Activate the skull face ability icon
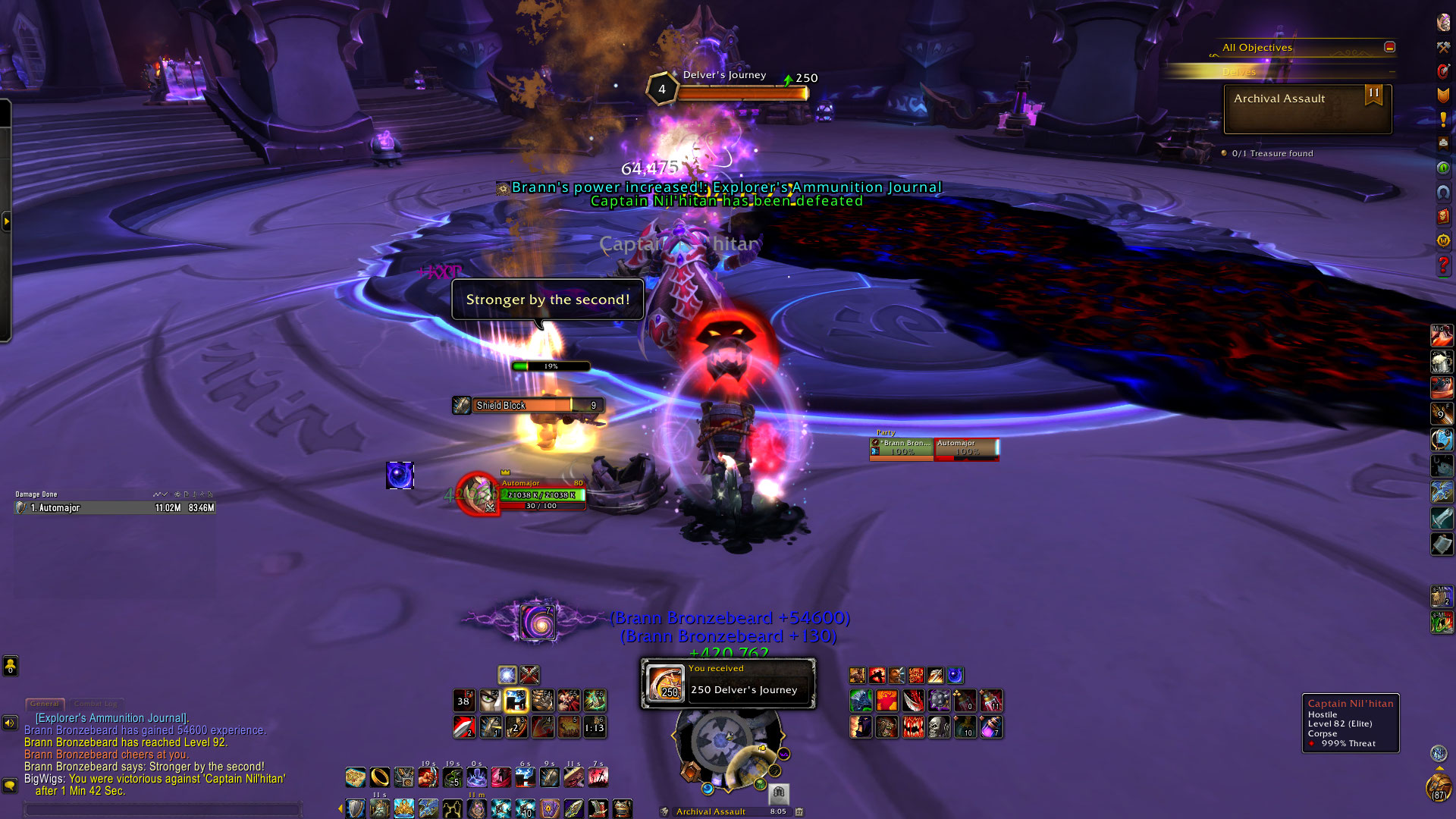This screenshot has height=819, width=1456. point(939,728)
